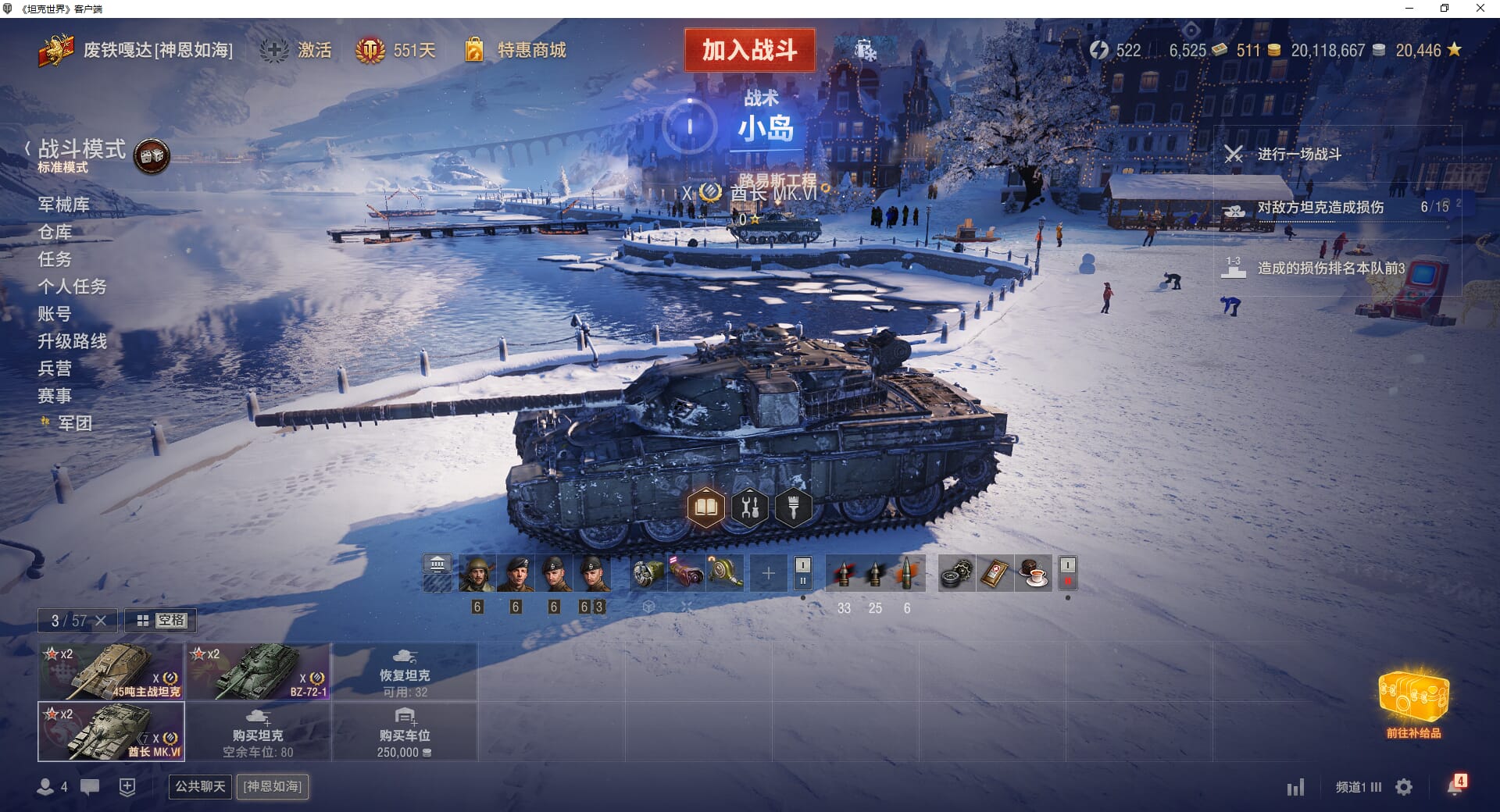This screenshot has height=812, width=1500.
Task: Open the 军械库 armory menu
Action: point(63,205)
